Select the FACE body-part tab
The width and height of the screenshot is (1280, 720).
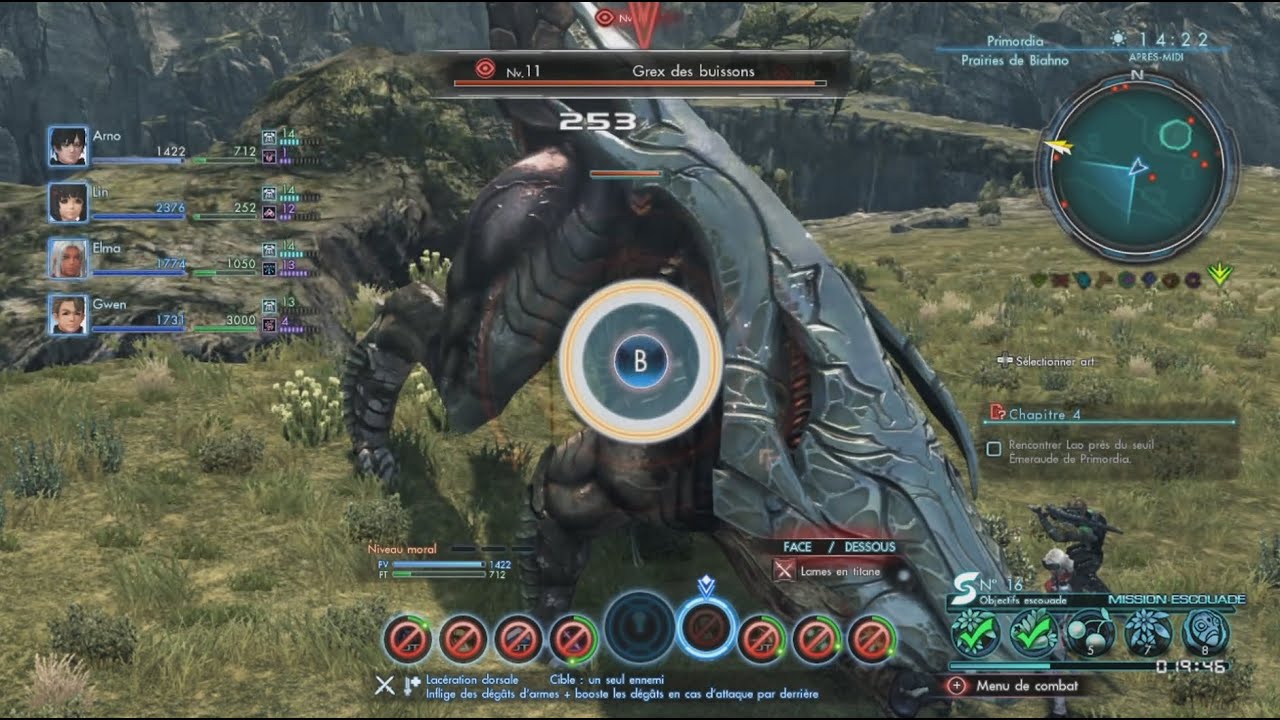[797, 547]
